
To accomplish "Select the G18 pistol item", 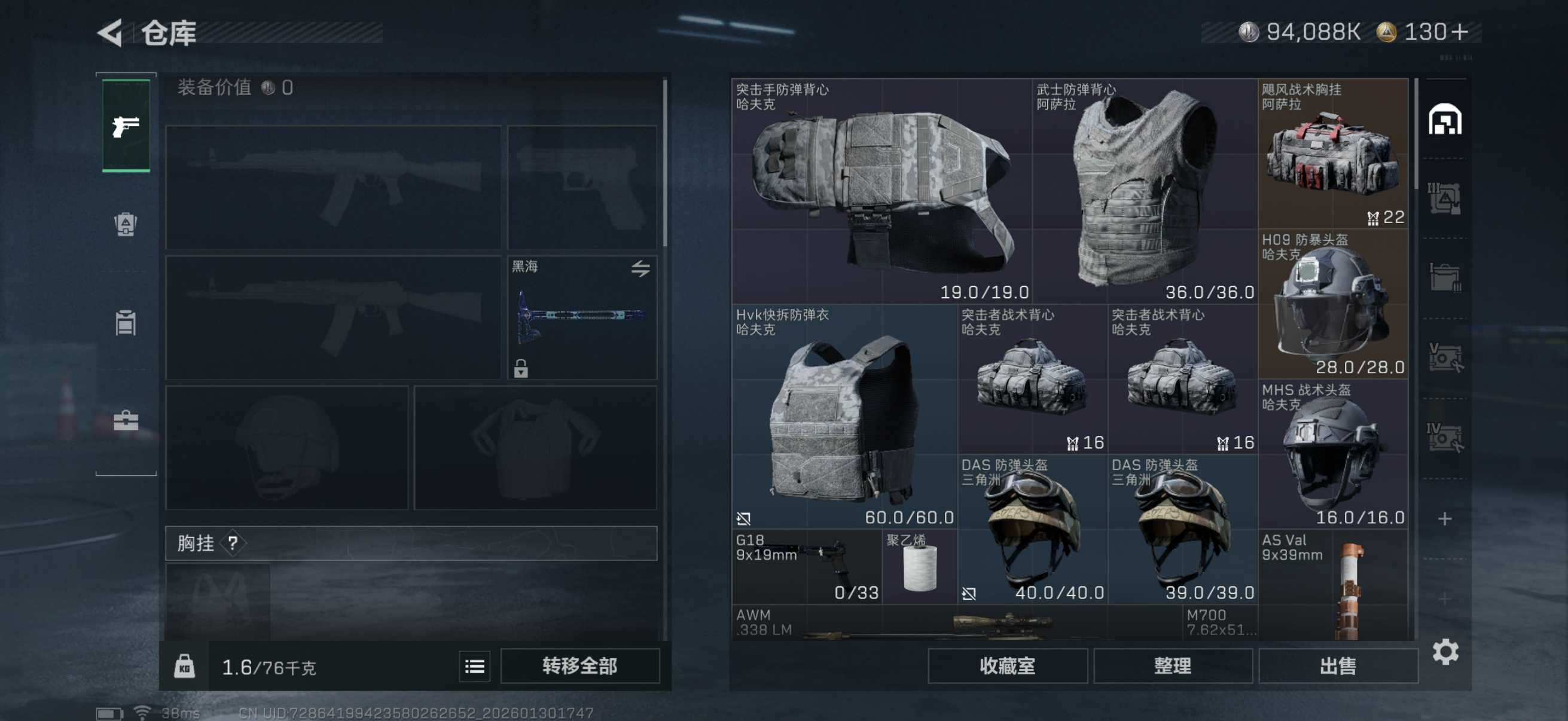I will coord(807,566).
